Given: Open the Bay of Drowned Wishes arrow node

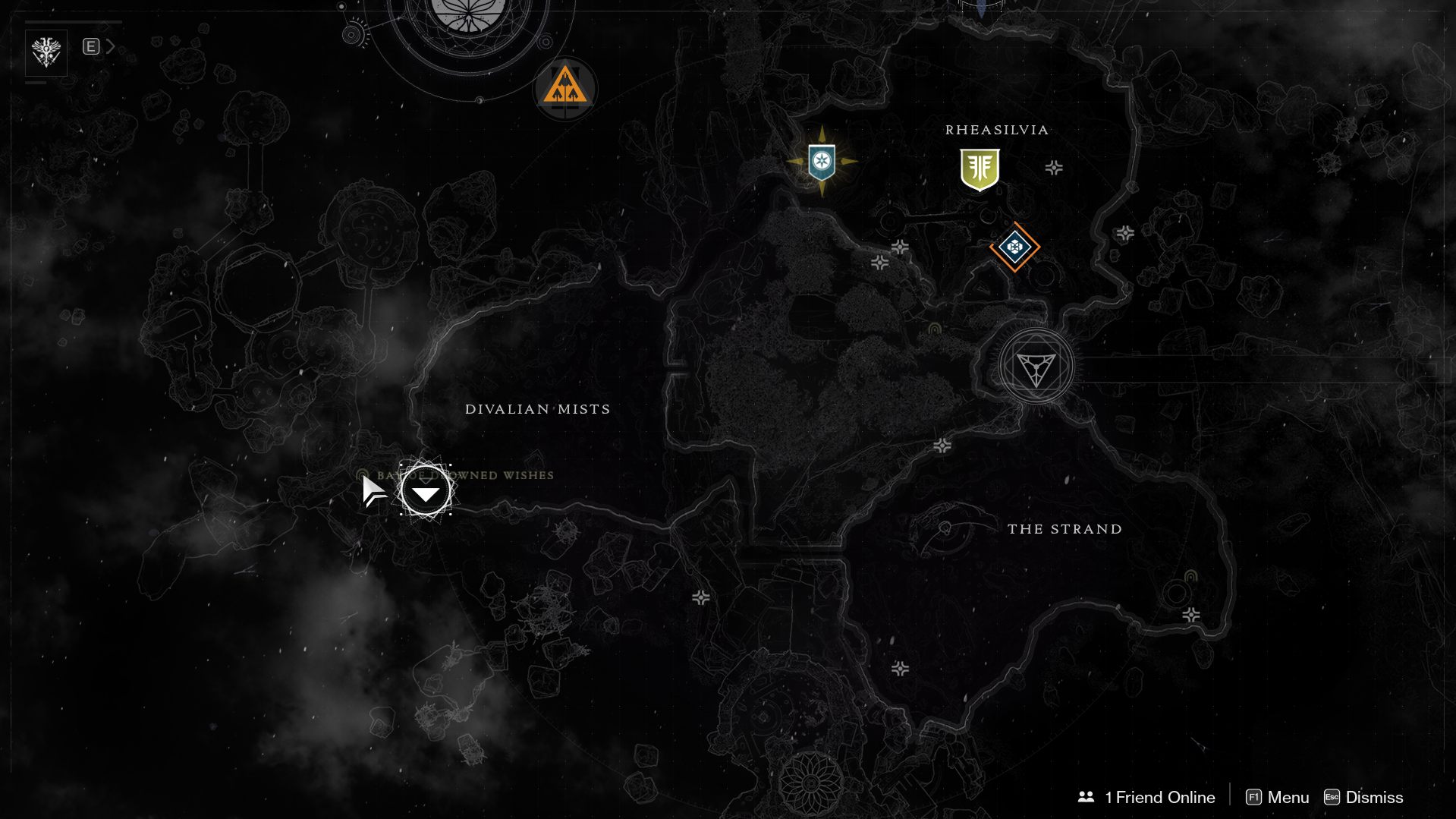Looking at the screenshot, I should tap(426, 493).
